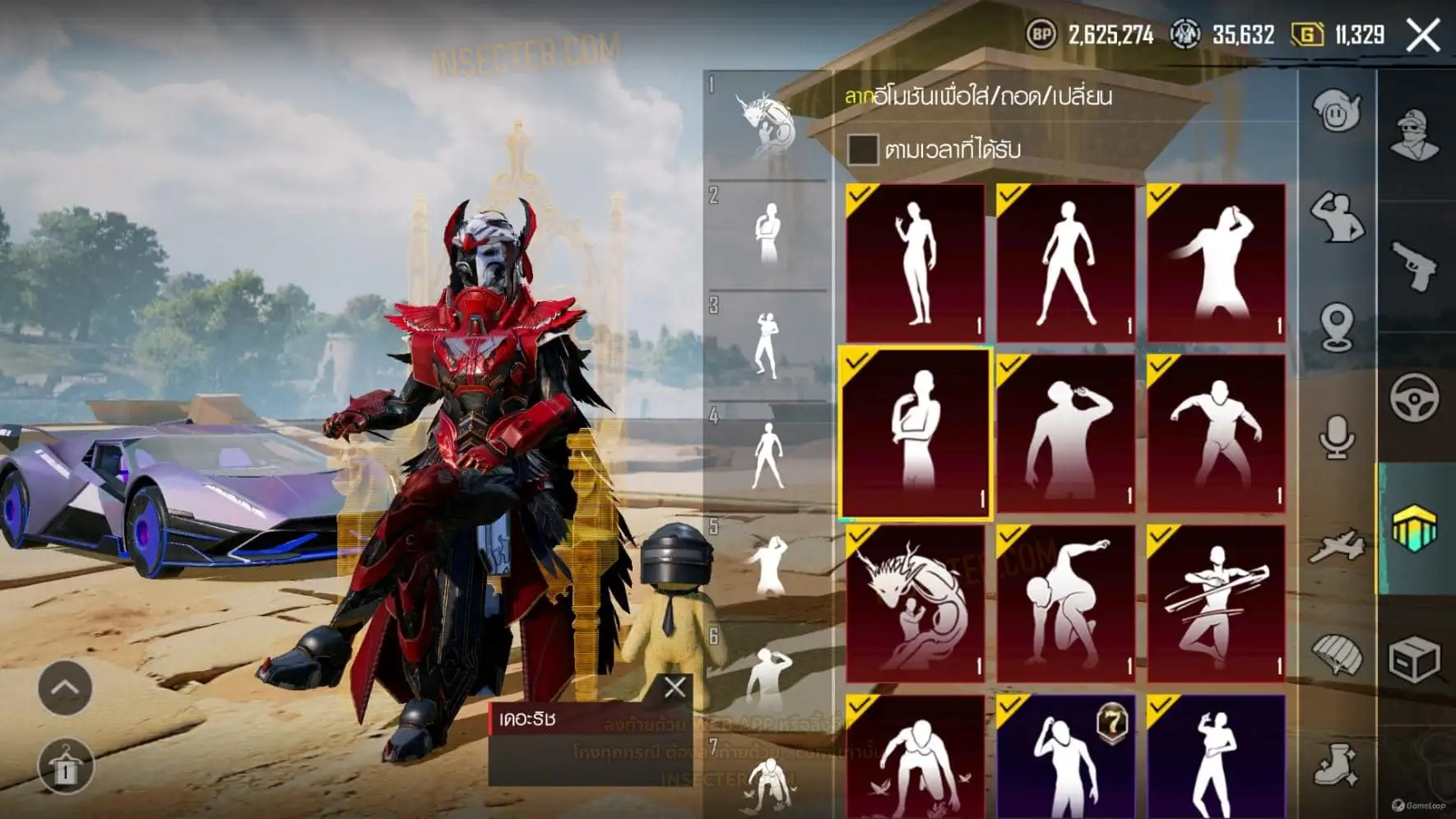The height and width of the screenshot is (819, 1456).
Task: Expand the panel with the up arrow button
Action: 65,687
